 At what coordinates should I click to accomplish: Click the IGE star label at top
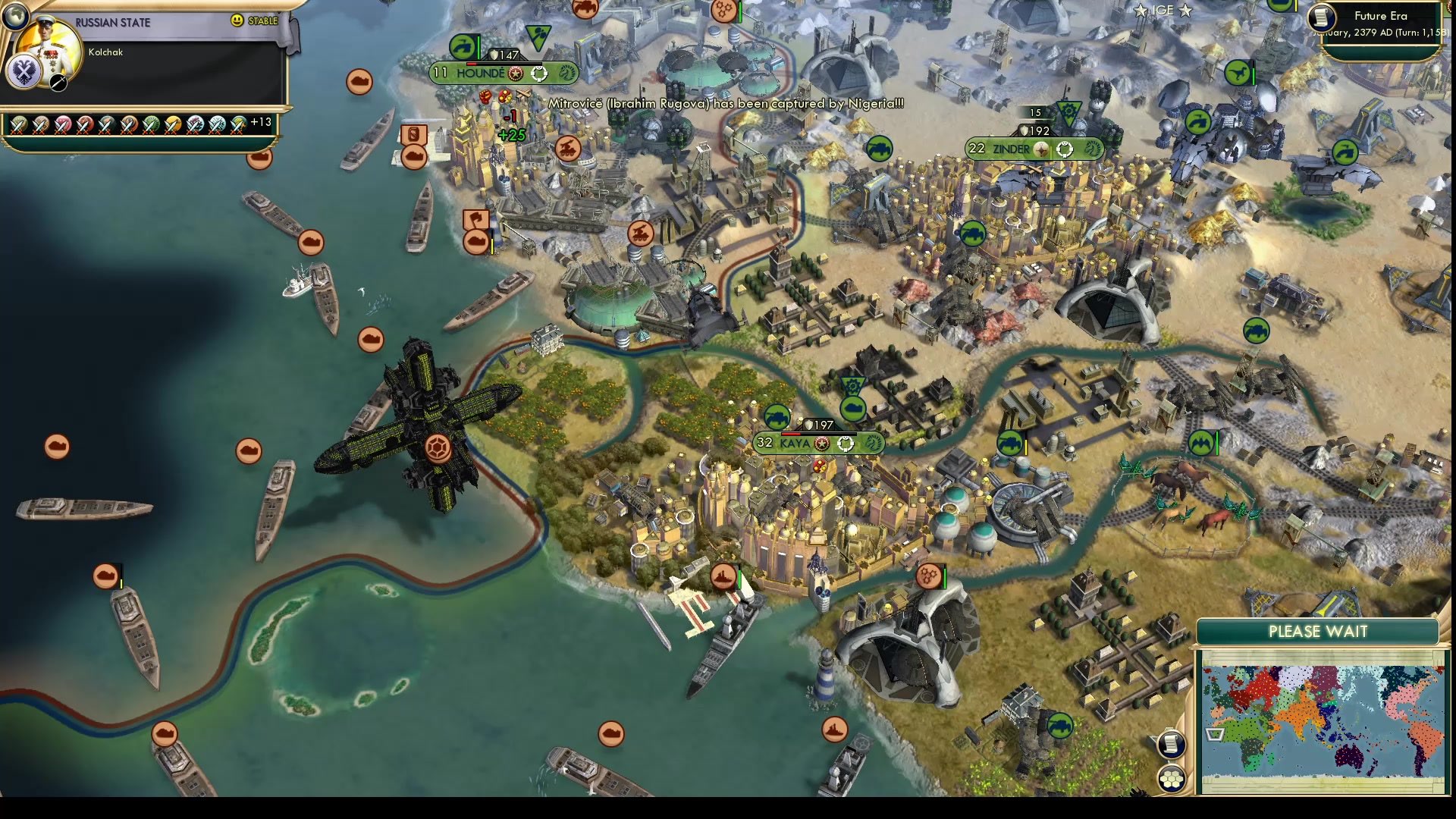[1164, 11]
